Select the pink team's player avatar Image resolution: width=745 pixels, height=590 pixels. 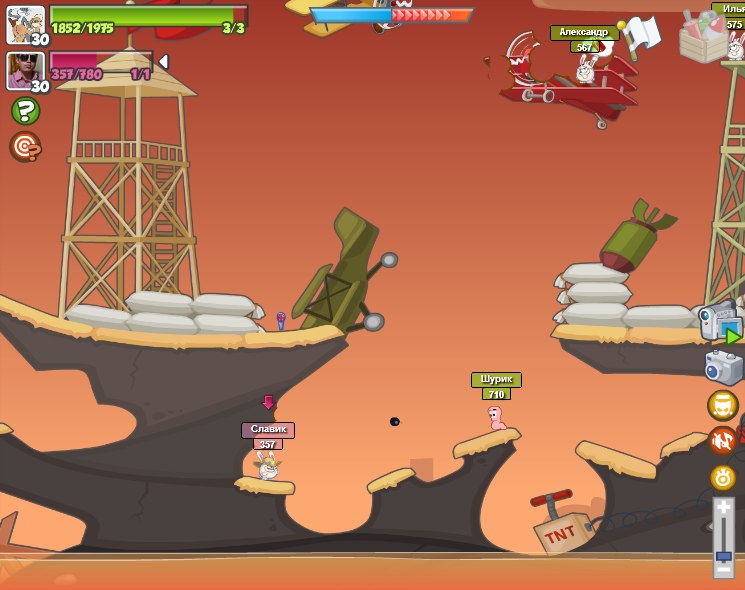point(25,70)
